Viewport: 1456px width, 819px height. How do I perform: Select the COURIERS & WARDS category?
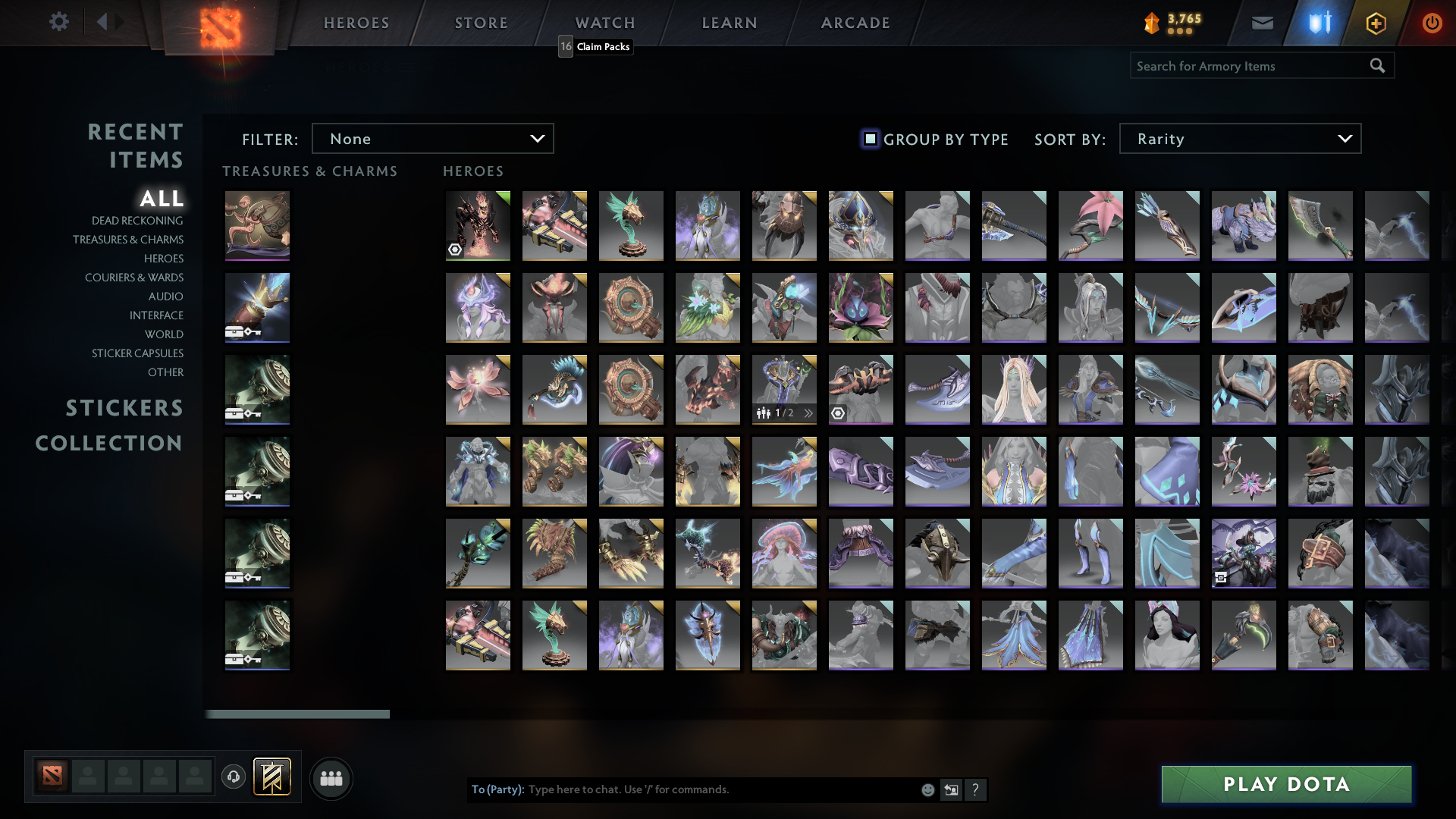point(133,278)
